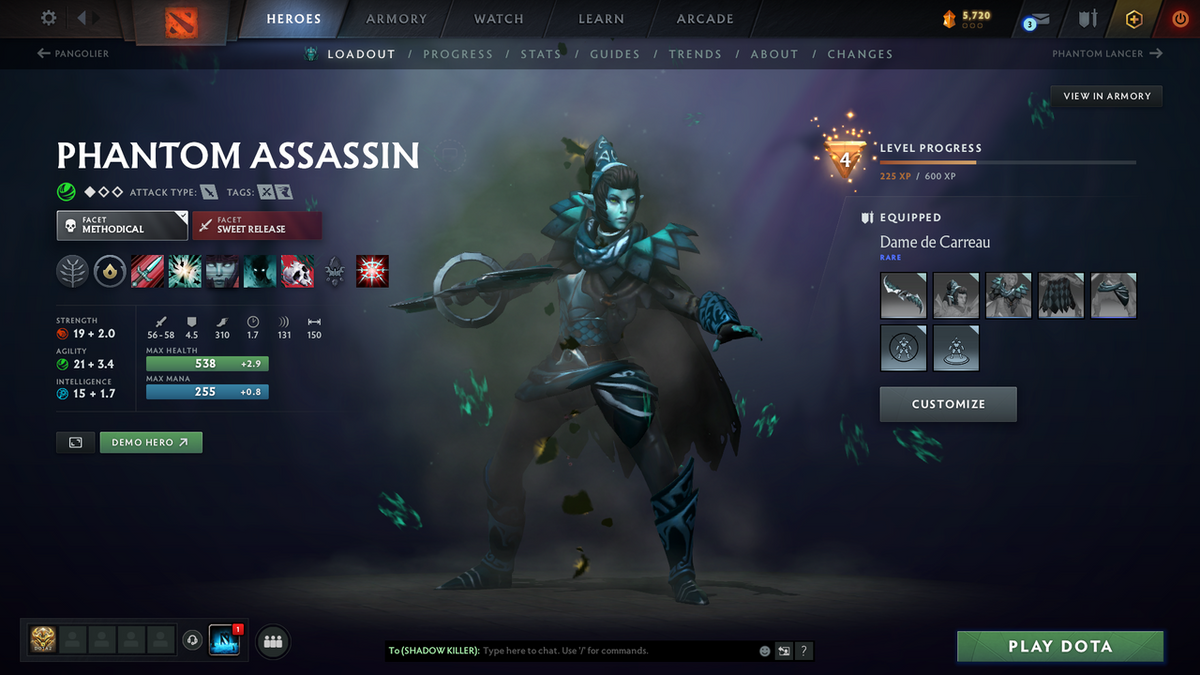Open the Arcade tab
Image resolution: width=1200 pixels, height=675 pixels.
[705, 19]
